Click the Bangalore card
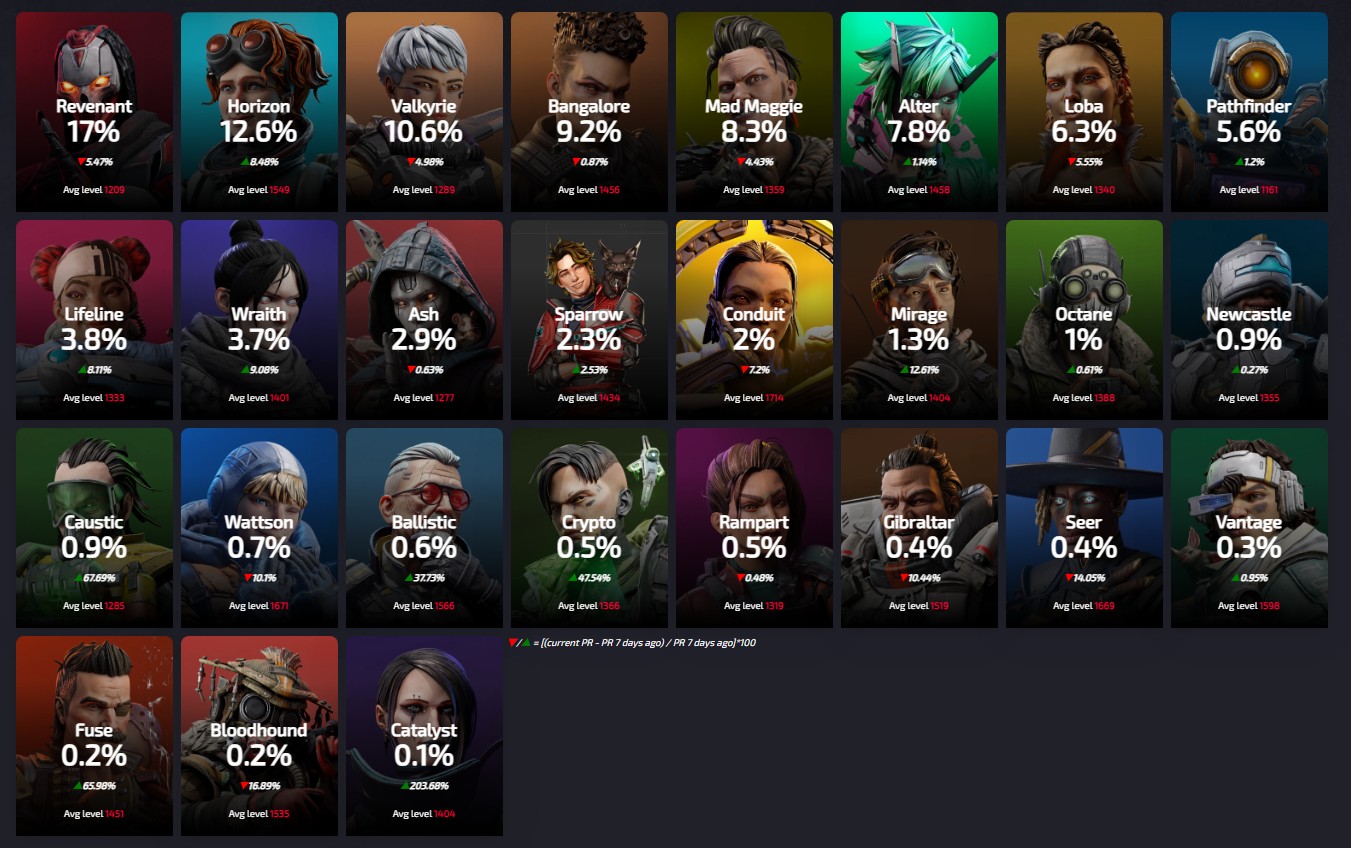1351x848 pixels. coord(589,112)
